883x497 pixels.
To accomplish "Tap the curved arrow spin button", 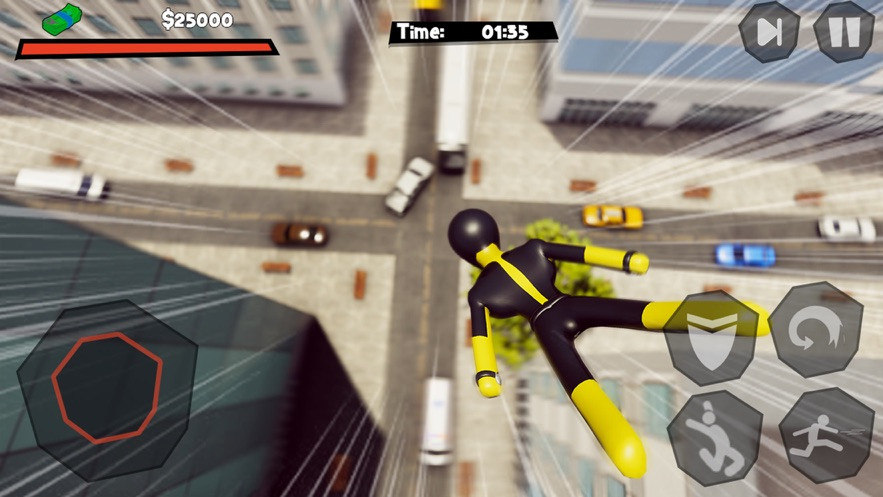I will coord(815,330).
